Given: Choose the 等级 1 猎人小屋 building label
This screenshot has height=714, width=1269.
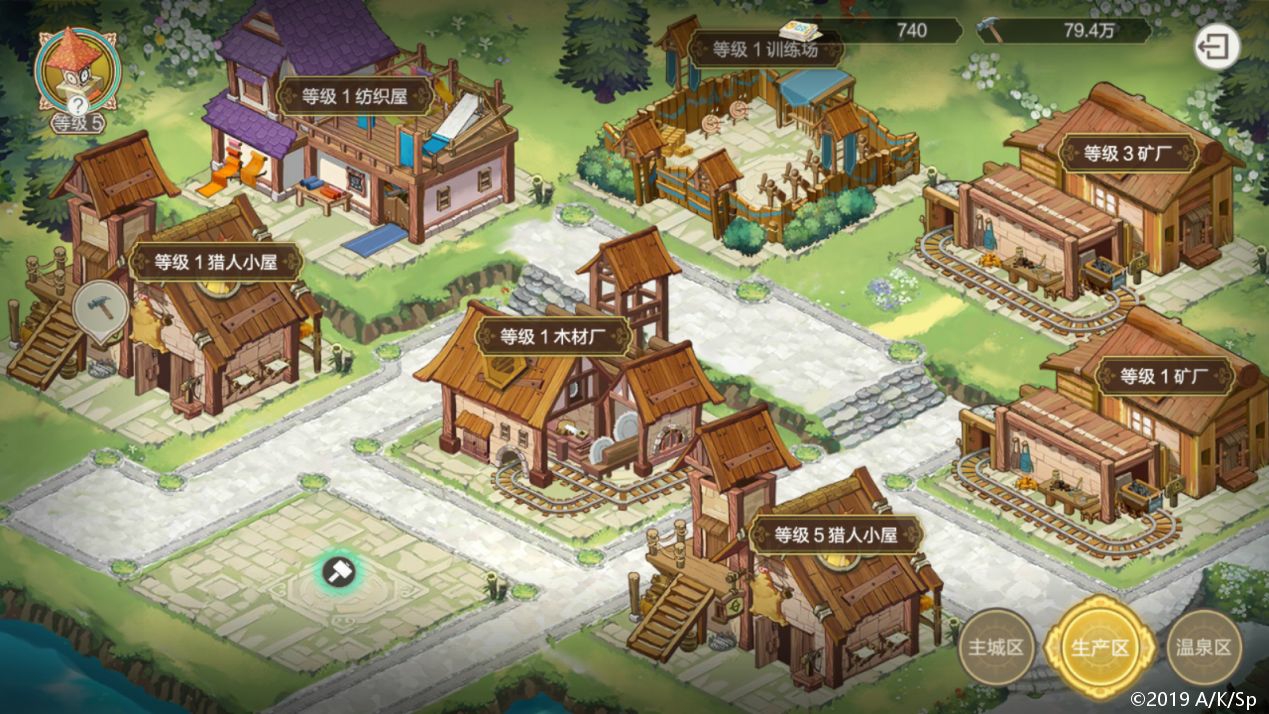Looking at the screenshot, I should click(x=215, y=262).
